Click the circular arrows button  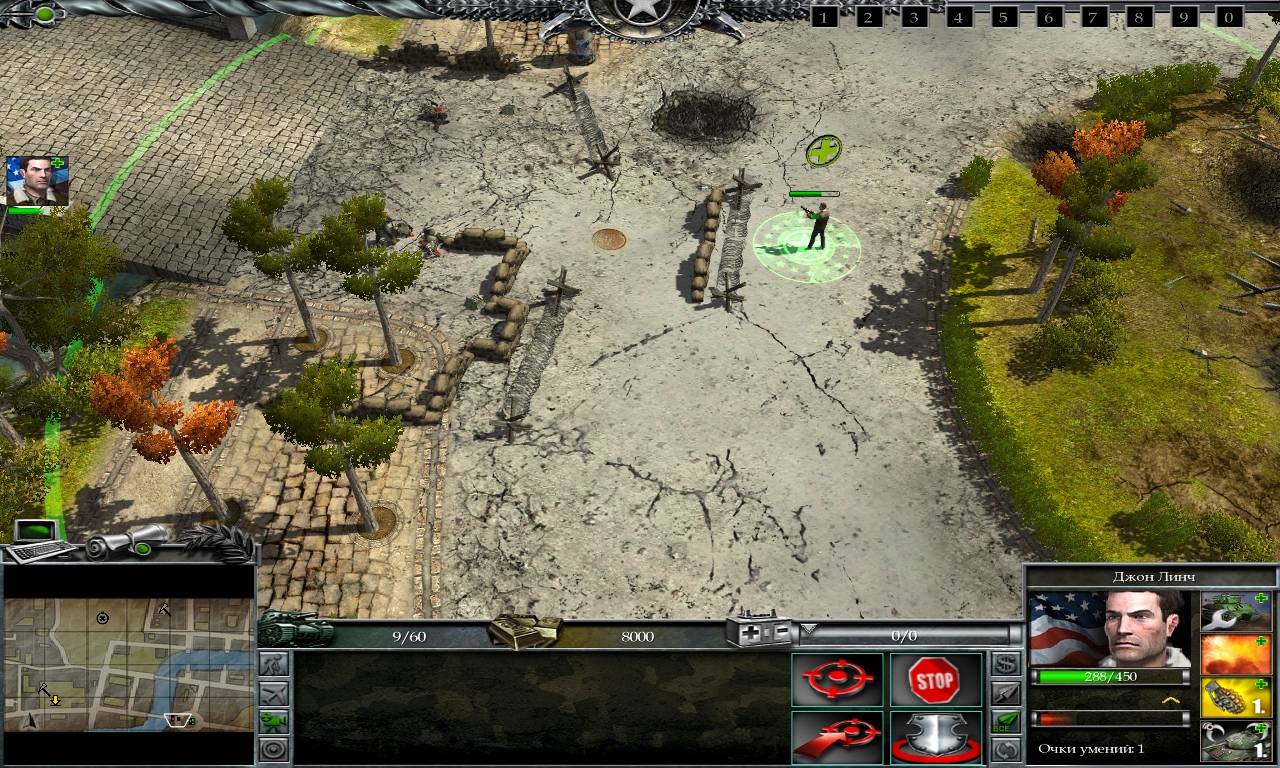1006,748
